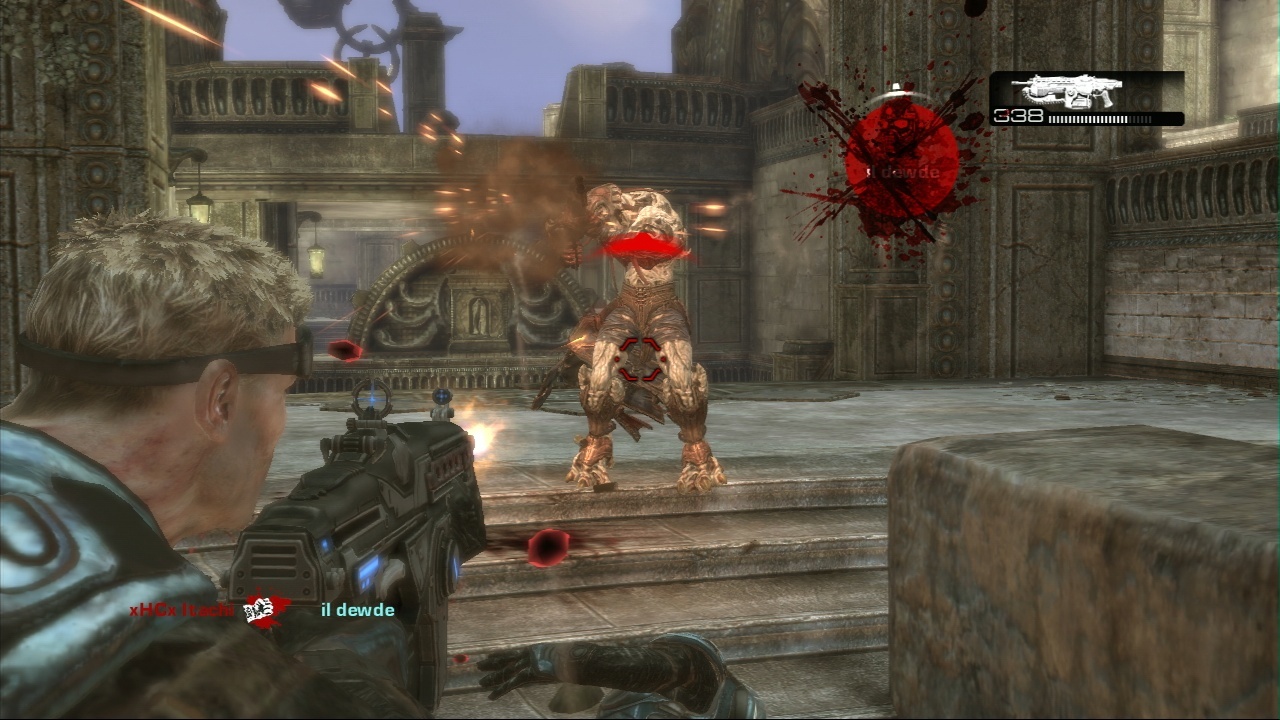The width and height of the screenshot is (1280, 720).
Task: Click the kill feed weapon icon
Action: 266,609
